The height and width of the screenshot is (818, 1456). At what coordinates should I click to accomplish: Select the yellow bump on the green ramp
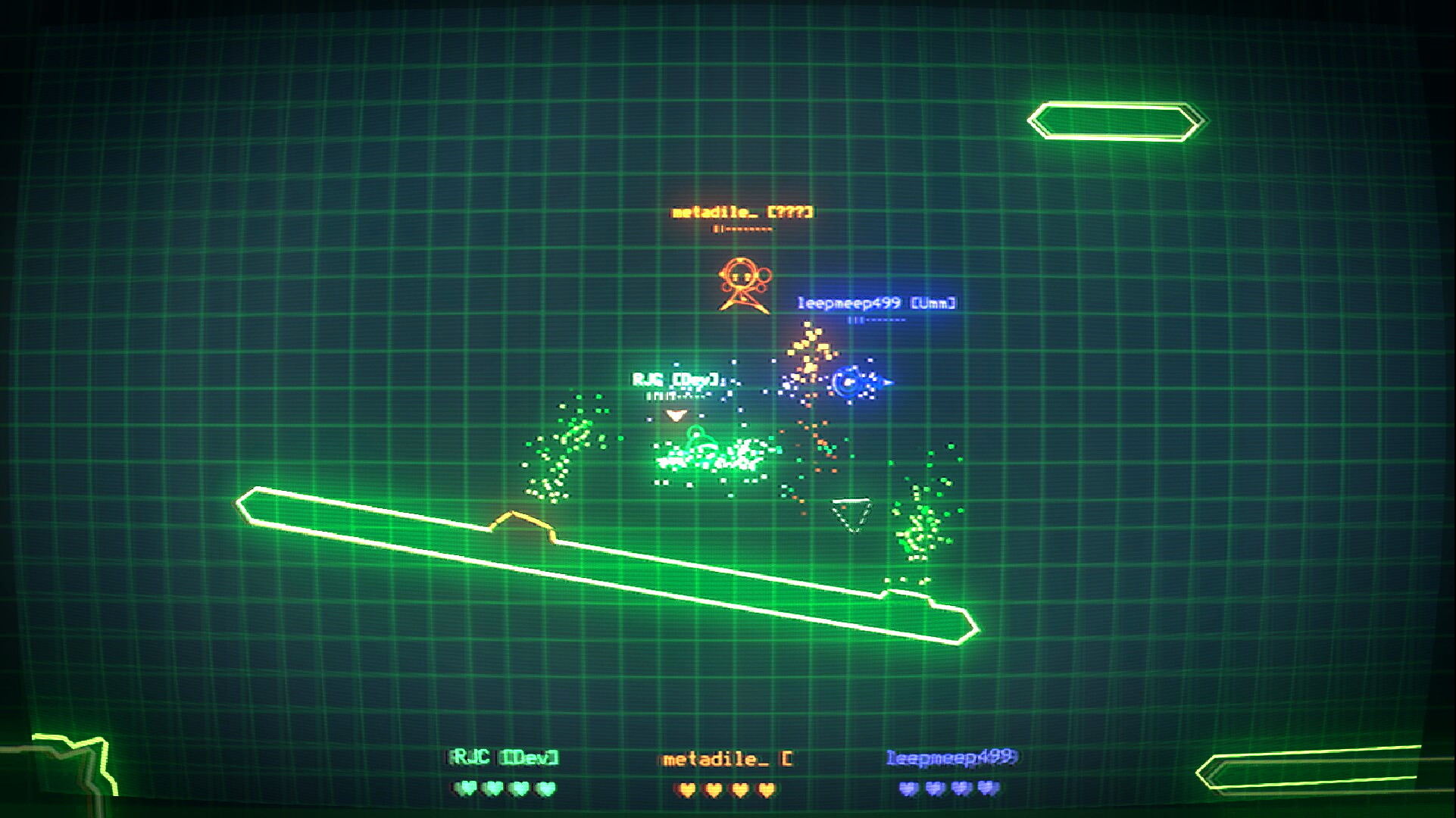pyautogui.click(x=521, y=523)
